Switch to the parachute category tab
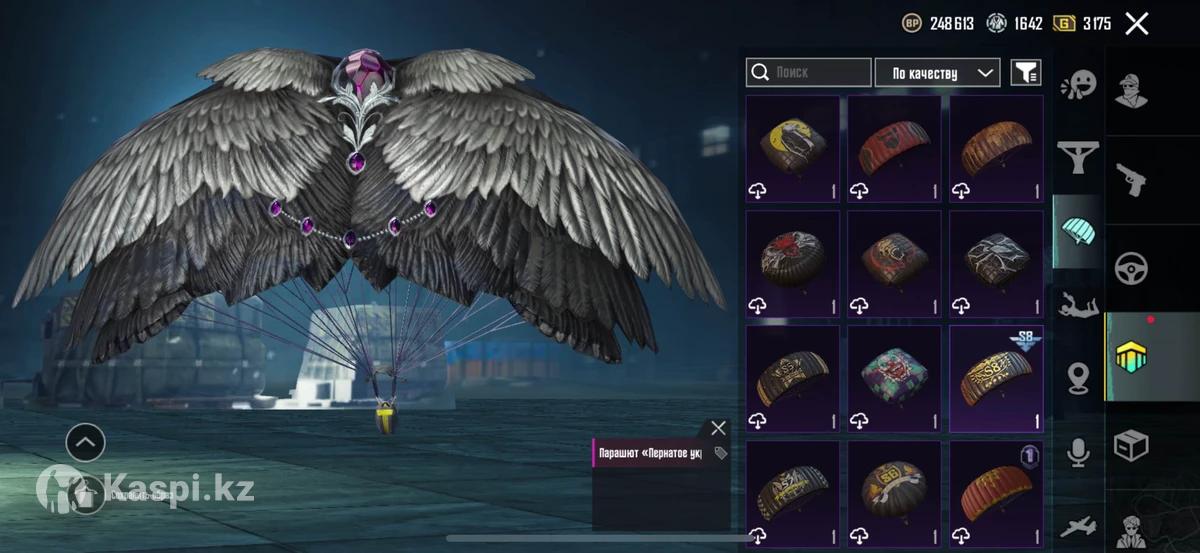The image size is (1200, 553). tap(1078, 231)
